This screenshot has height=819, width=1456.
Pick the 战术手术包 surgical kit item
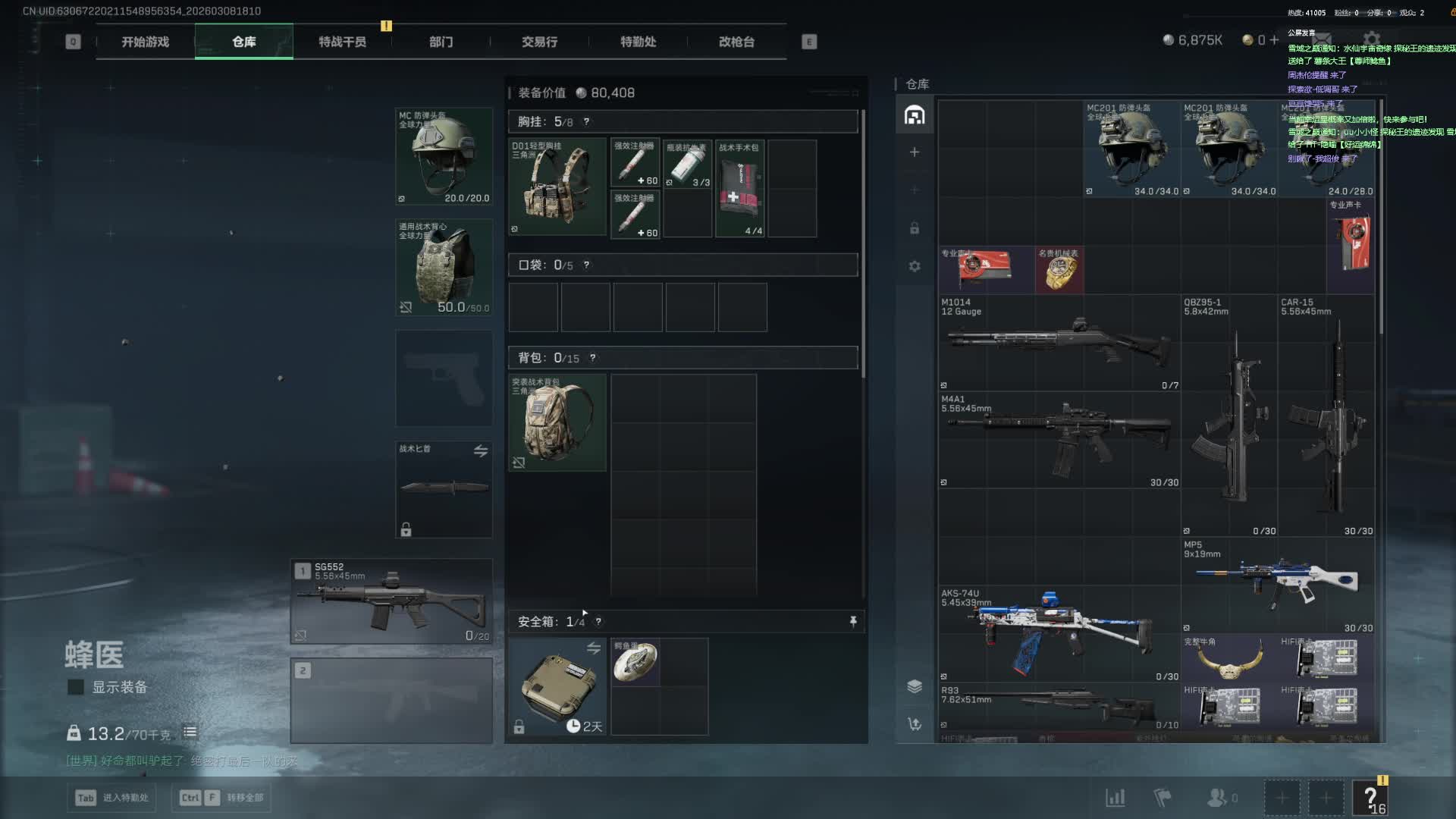(739, 188)
